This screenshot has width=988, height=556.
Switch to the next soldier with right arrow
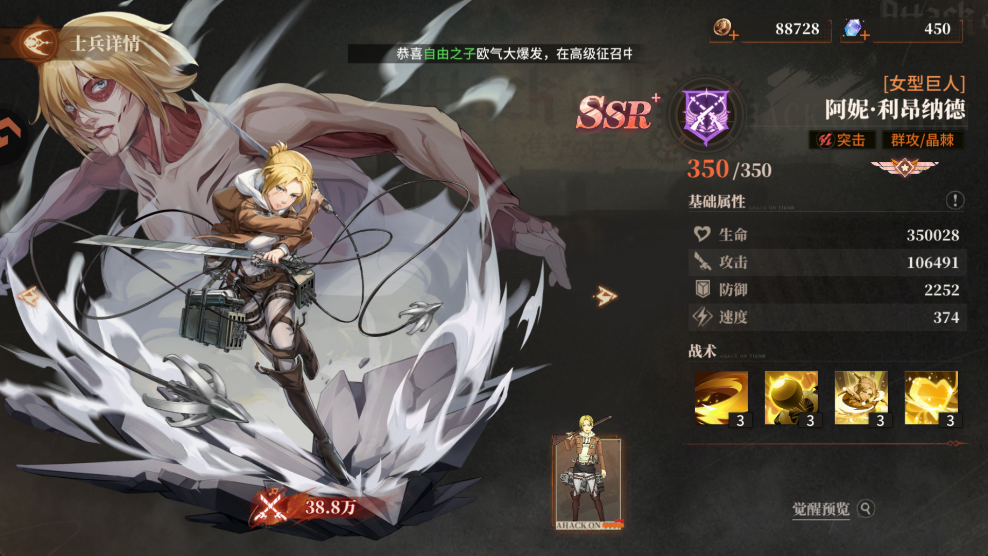pyautogui.click(x=606, y=296)
